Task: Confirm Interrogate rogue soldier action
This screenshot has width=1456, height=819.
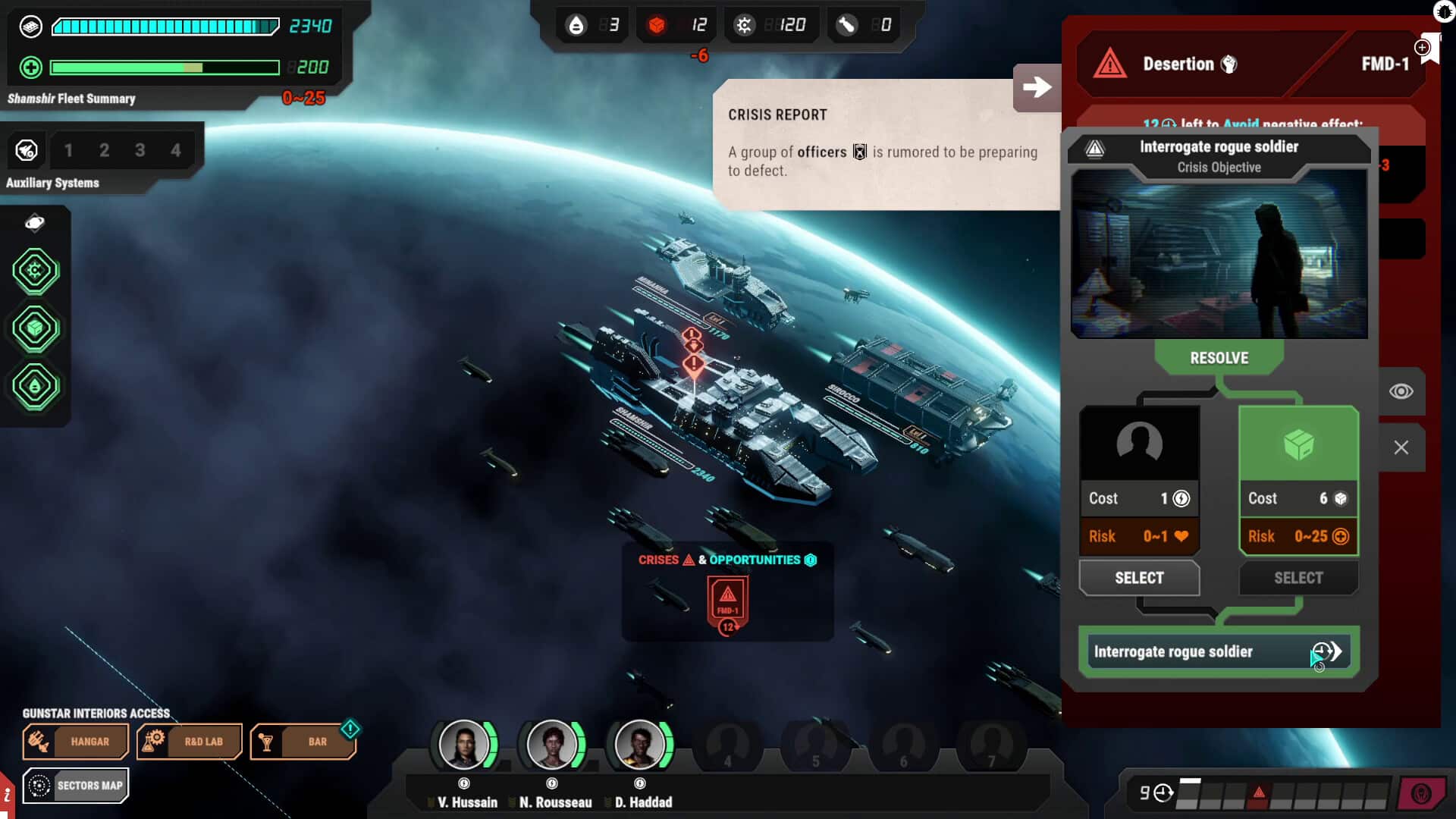Action: point(1219,651)
